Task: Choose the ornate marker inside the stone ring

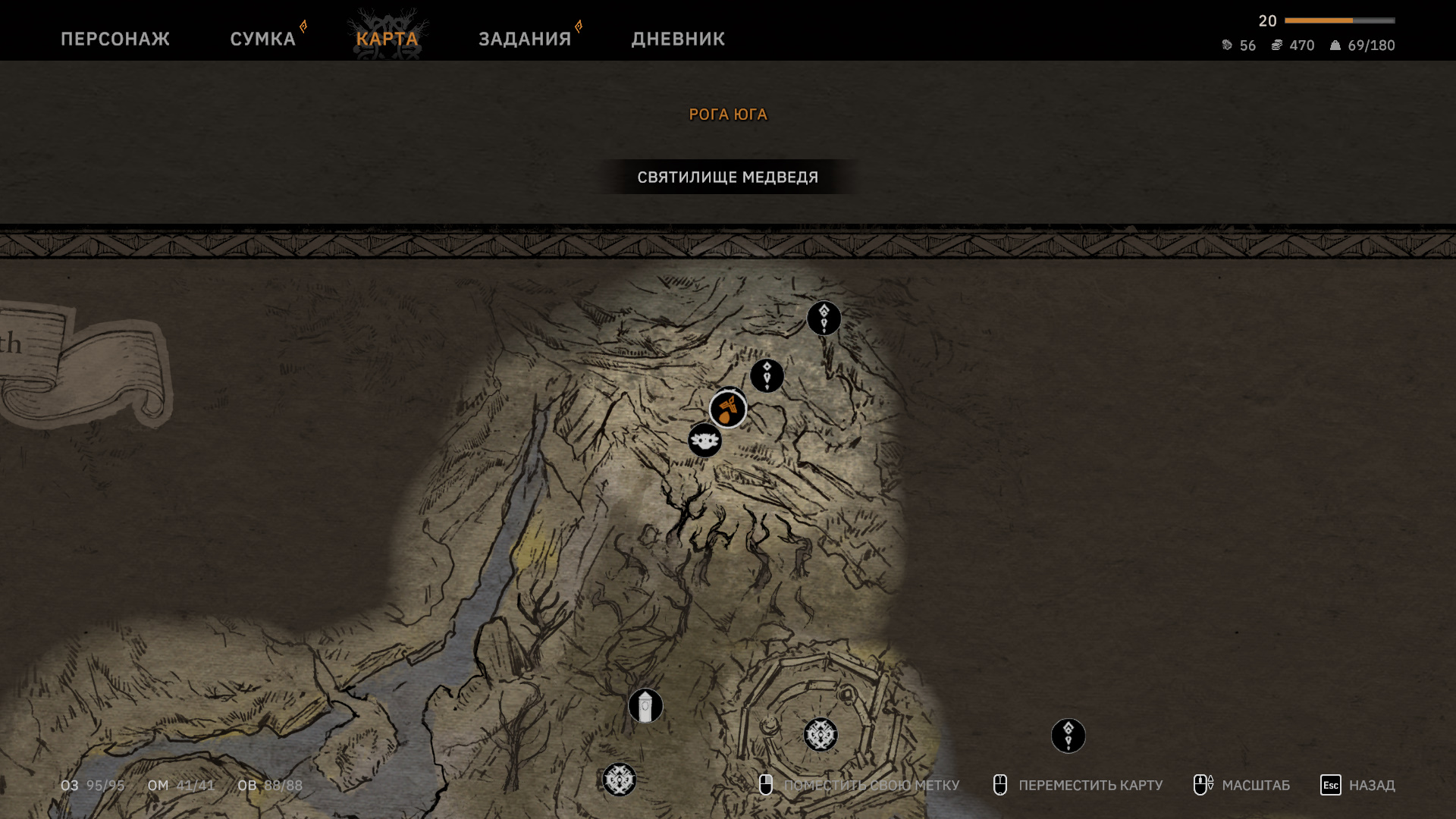Action: pos(821,735)
